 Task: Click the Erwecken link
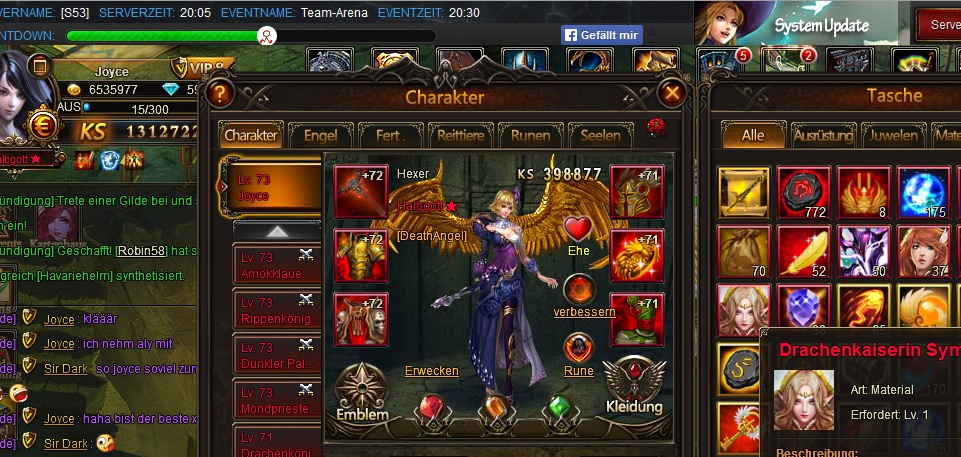(432, 371)
